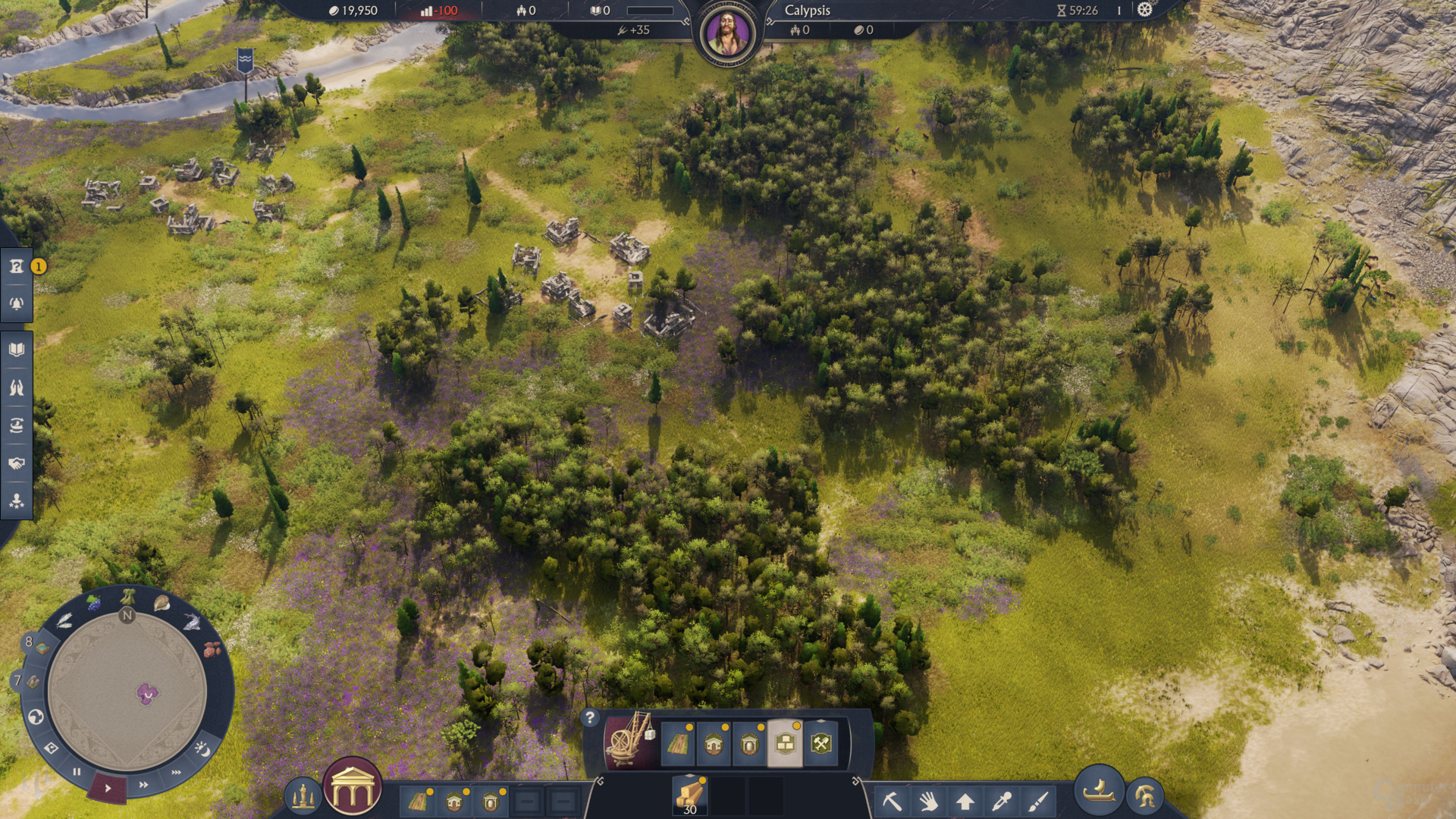This screenshot has width=1456, height=819.
Task: Select the warehouse crates building category
Action: point(785,743)
